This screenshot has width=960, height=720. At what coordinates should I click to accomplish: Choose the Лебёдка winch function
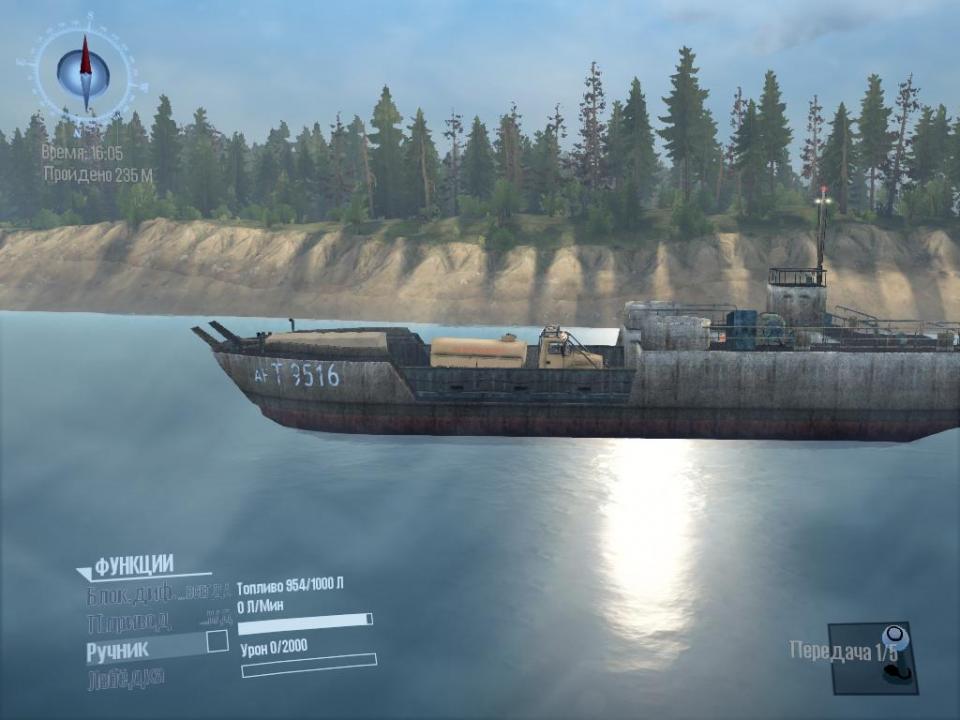click(126, 677)
